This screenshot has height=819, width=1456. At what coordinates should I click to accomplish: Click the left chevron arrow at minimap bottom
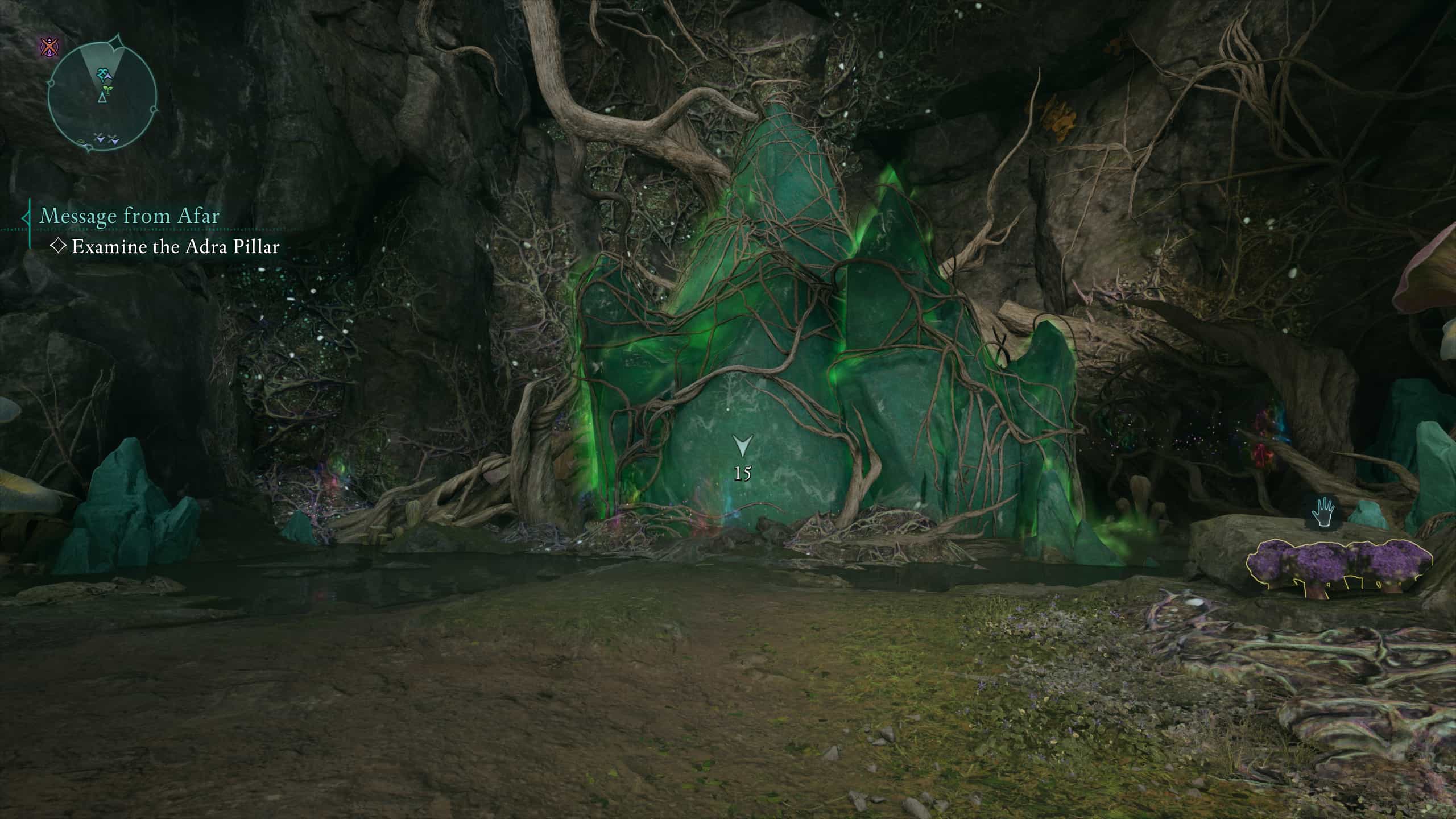[x=101, y=139]
